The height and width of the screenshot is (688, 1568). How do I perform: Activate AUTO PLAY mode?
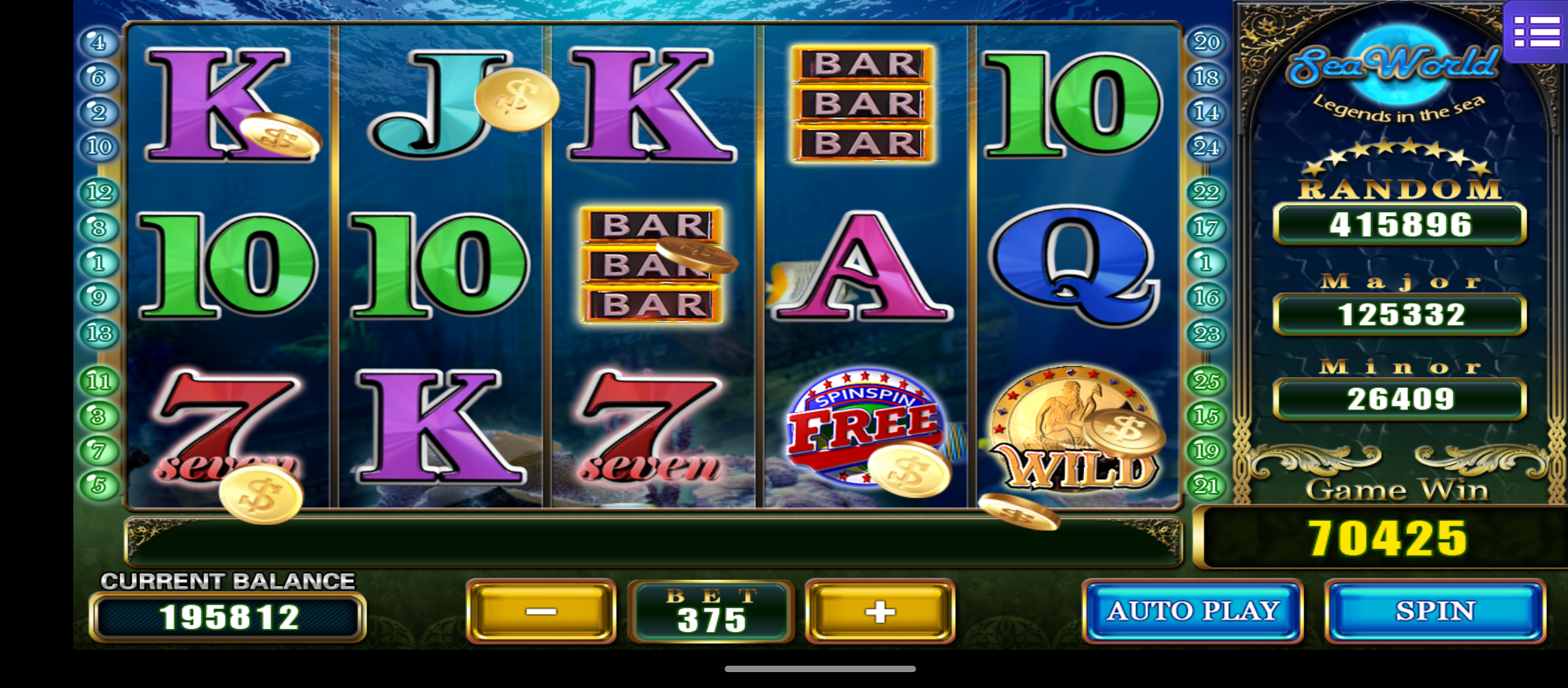pyautogui.click(x=1192, y=611)
